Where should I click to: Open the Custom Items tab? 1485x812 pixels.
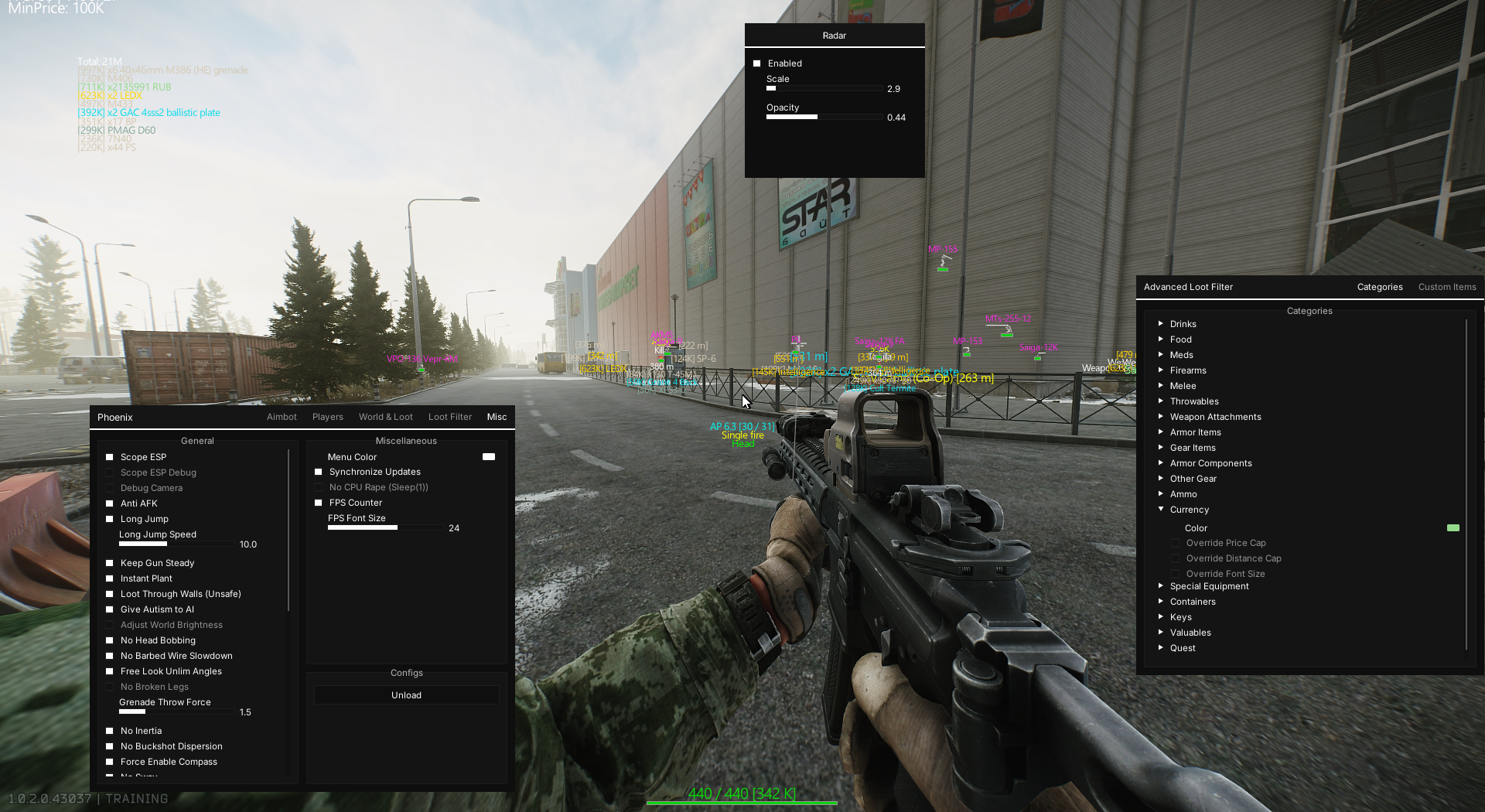[x=1446, y=287]
